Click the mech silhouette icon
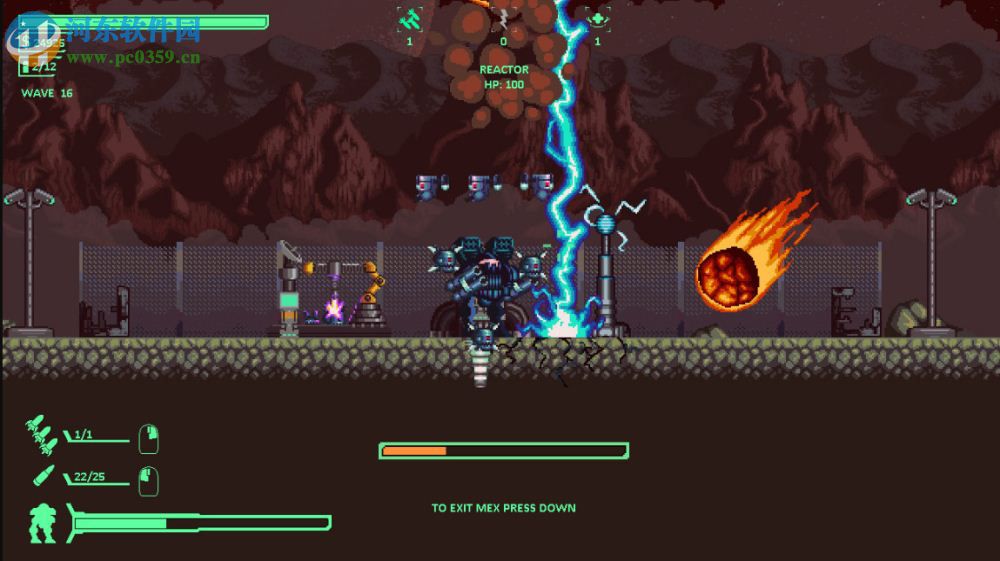Viewport: 1000px width, 561px height. tap(44, 524)
